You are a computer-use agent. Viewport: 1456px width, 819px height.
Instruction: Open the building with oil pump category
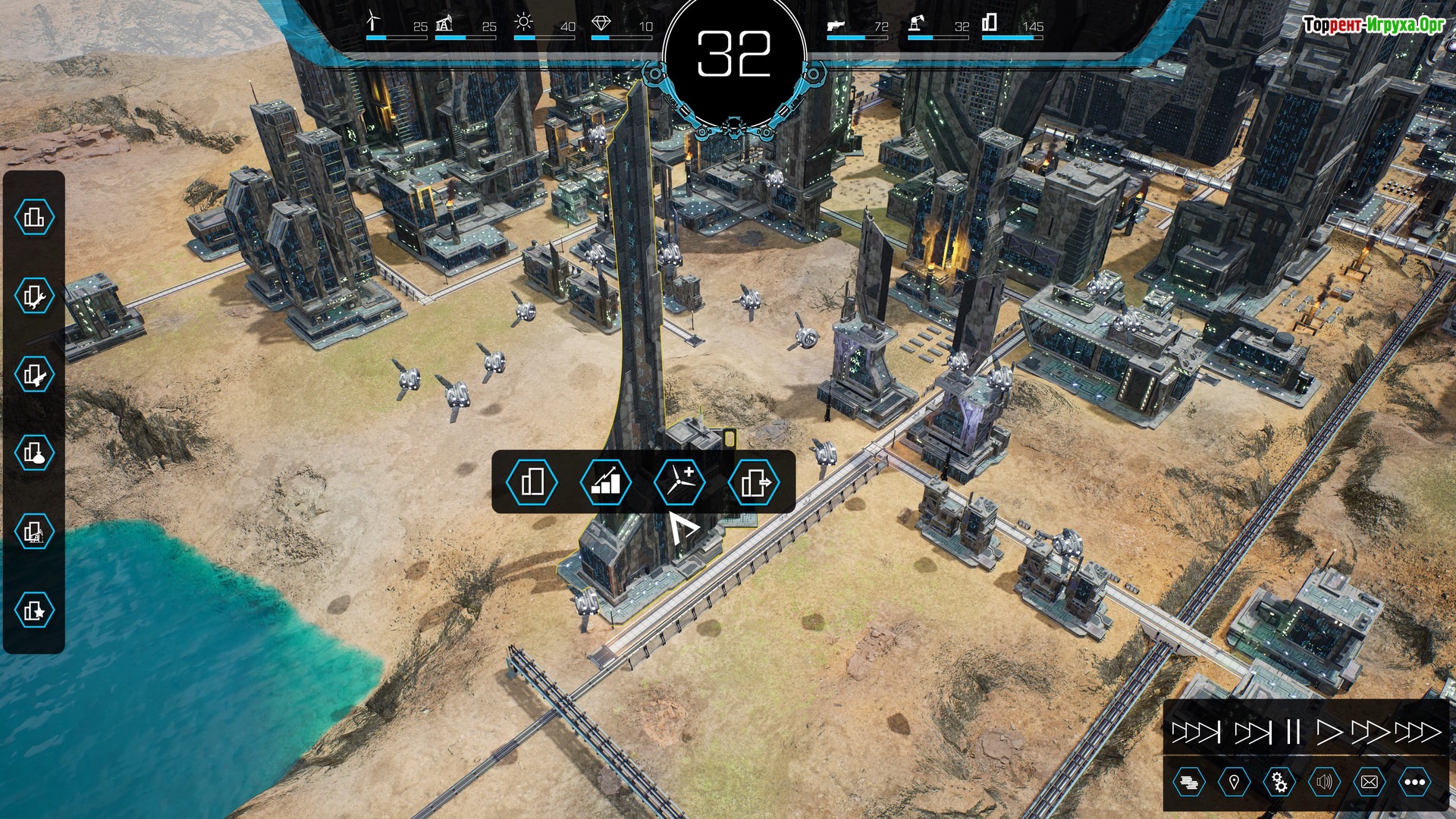[x=34, y=532]
